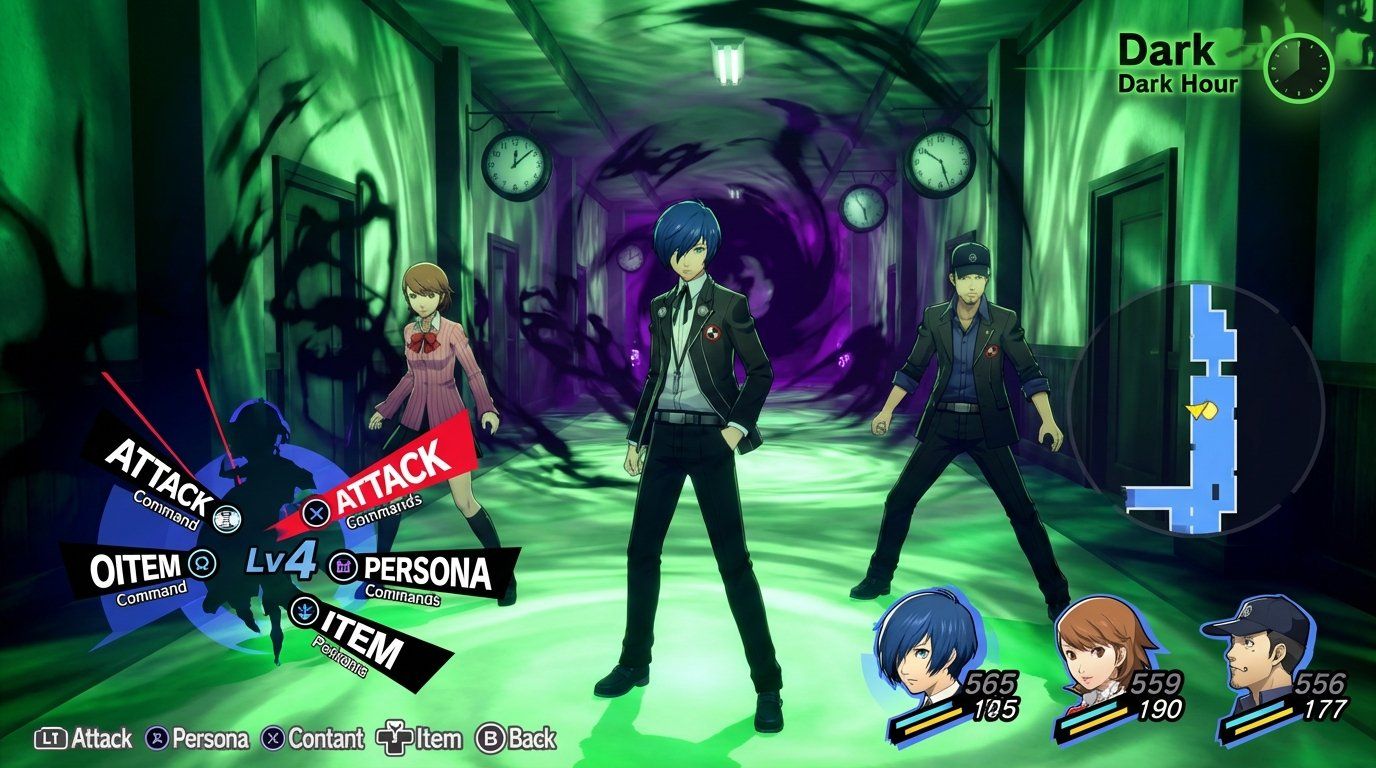Viewport: 1376px width, 768px height.
Task: Click the LT Attack shortcut label
Action: [x=75, y=738]
